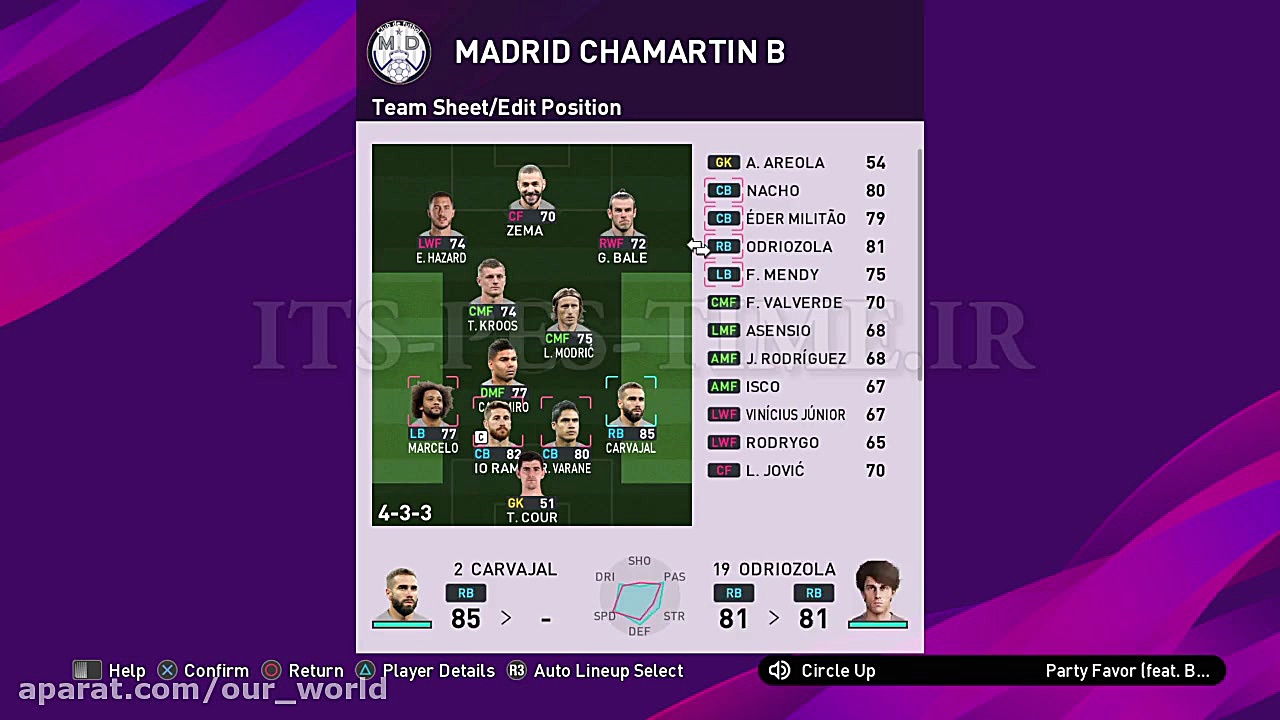
Task: Pick J. Rodríguez from the list
Action: (x=796, y=359)
